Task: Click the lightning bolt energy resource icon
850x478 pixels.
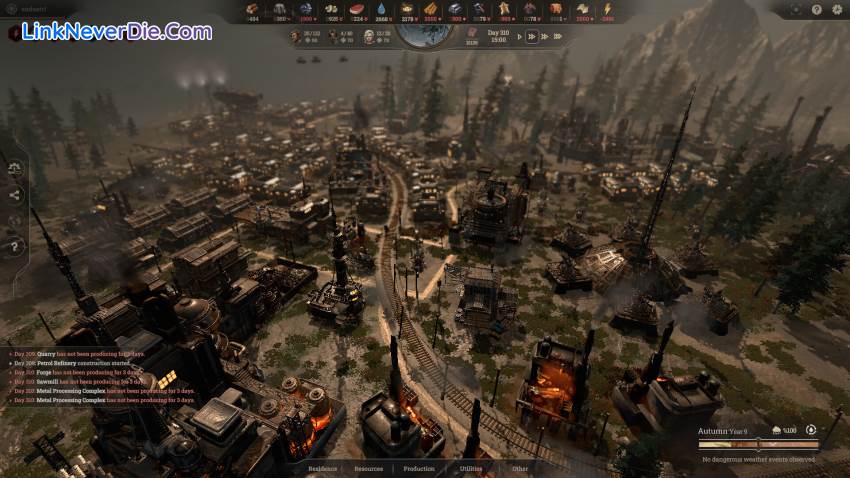Action: point(608,9)
